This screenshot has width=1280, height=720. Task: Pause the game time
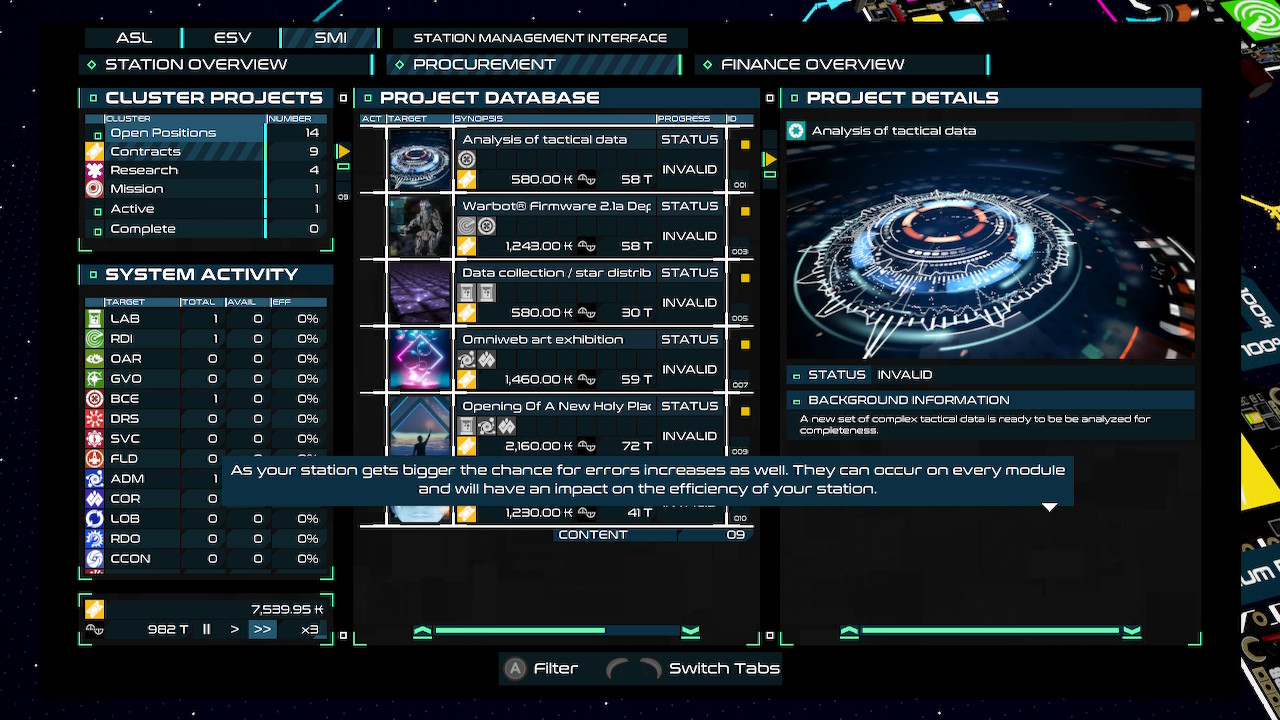(x=207, y=630)
